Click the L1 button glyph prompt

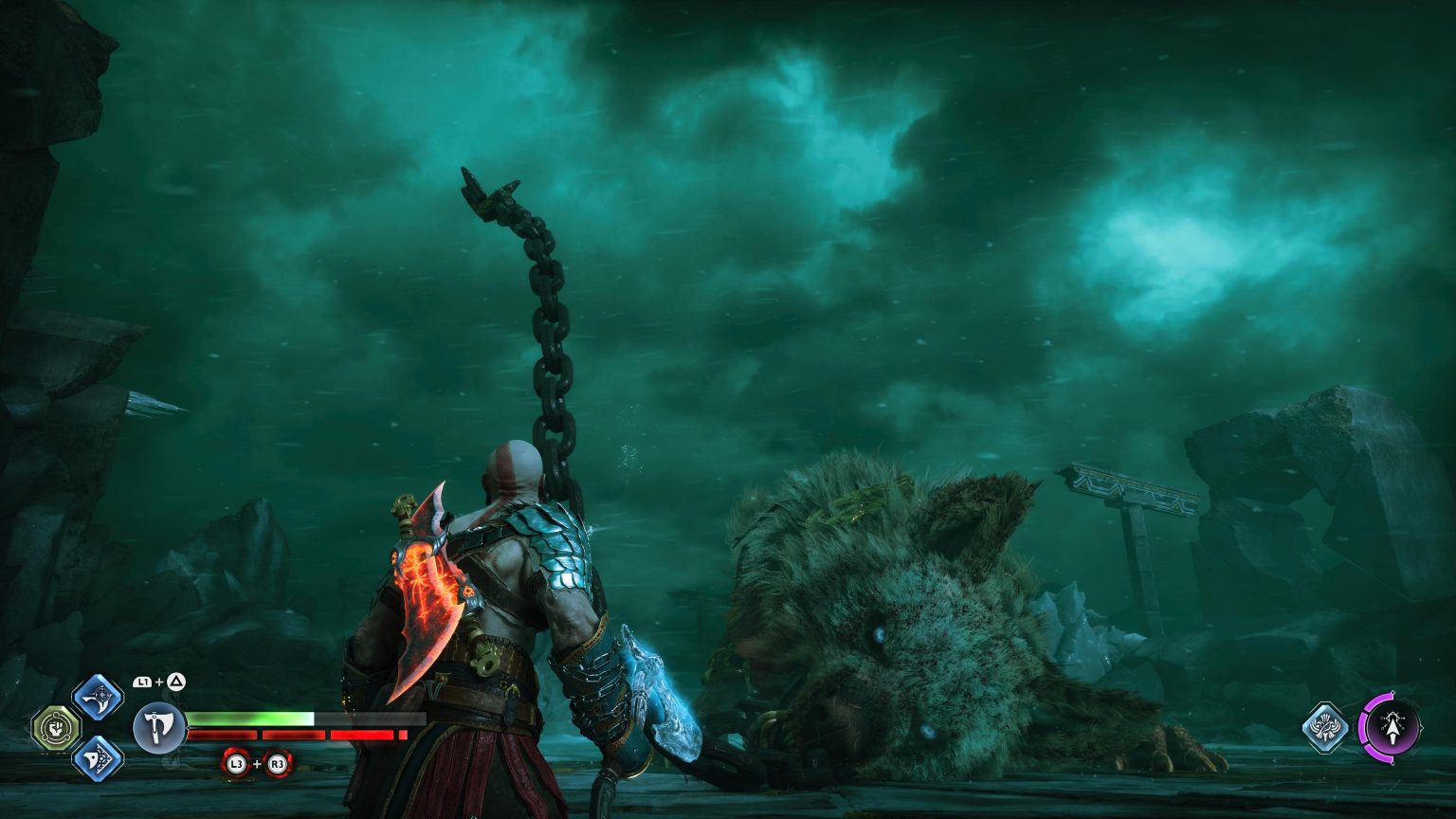pos(142,681)
